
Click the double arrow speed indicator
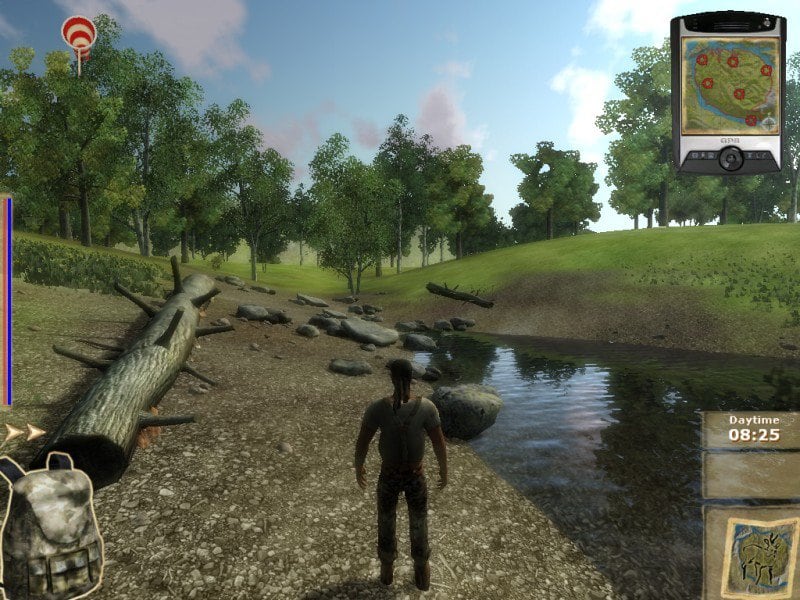[x=25, y=433]
